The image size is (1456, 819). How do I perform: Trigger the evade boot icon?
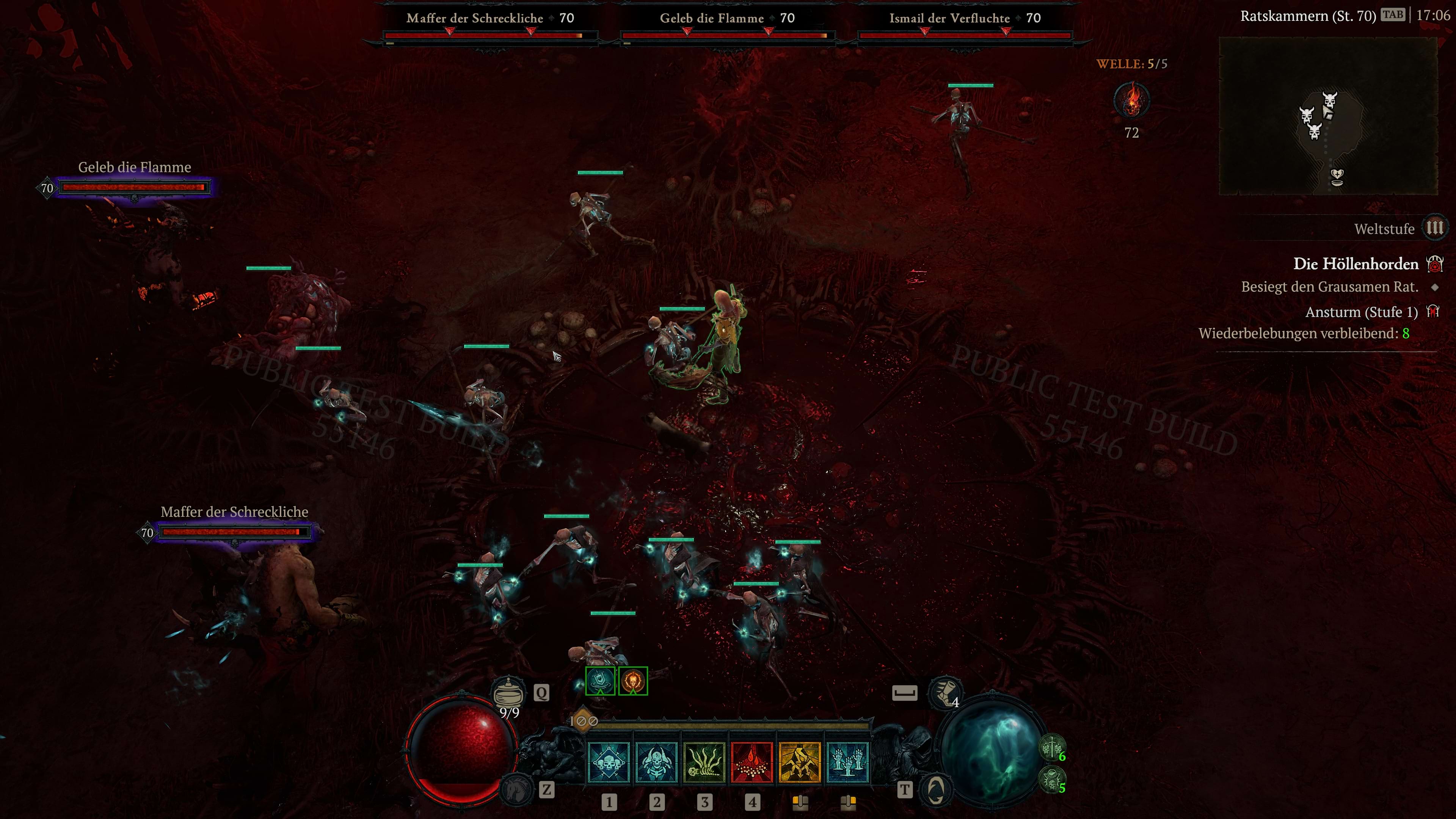(945, 693)
